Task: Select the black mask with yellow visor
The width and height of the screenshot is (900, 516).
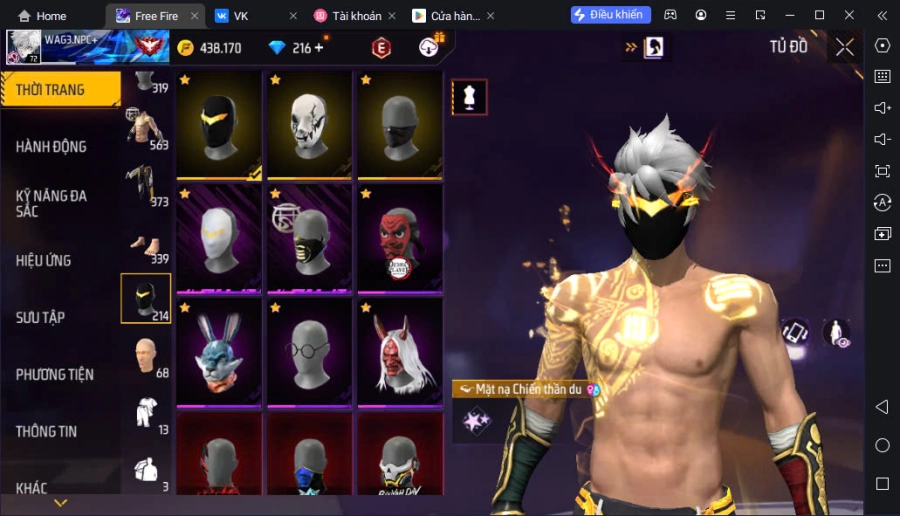Action: click(x=219, y=125)
